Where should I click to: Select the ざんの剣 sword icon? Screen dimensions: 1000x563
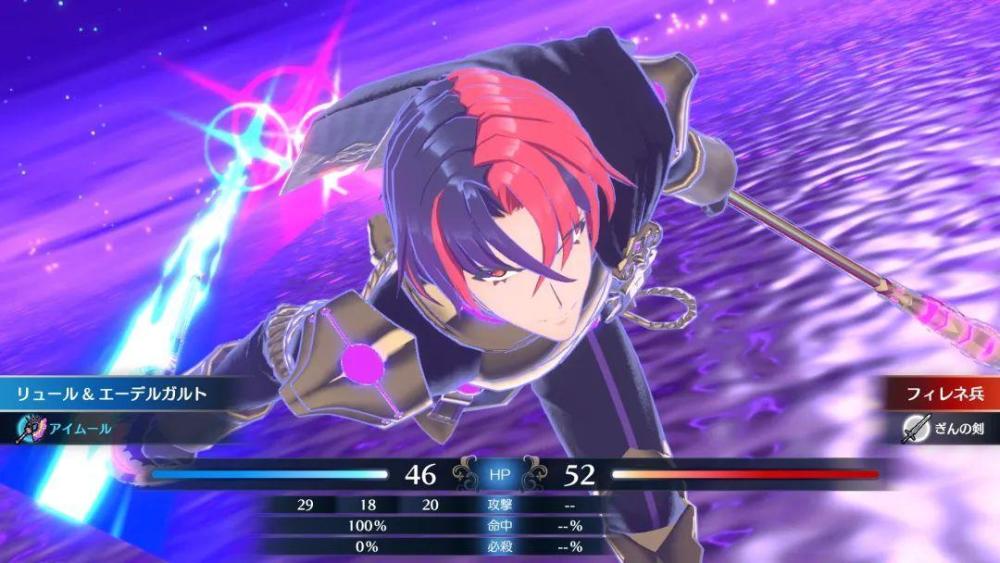[x=916, y=427]
